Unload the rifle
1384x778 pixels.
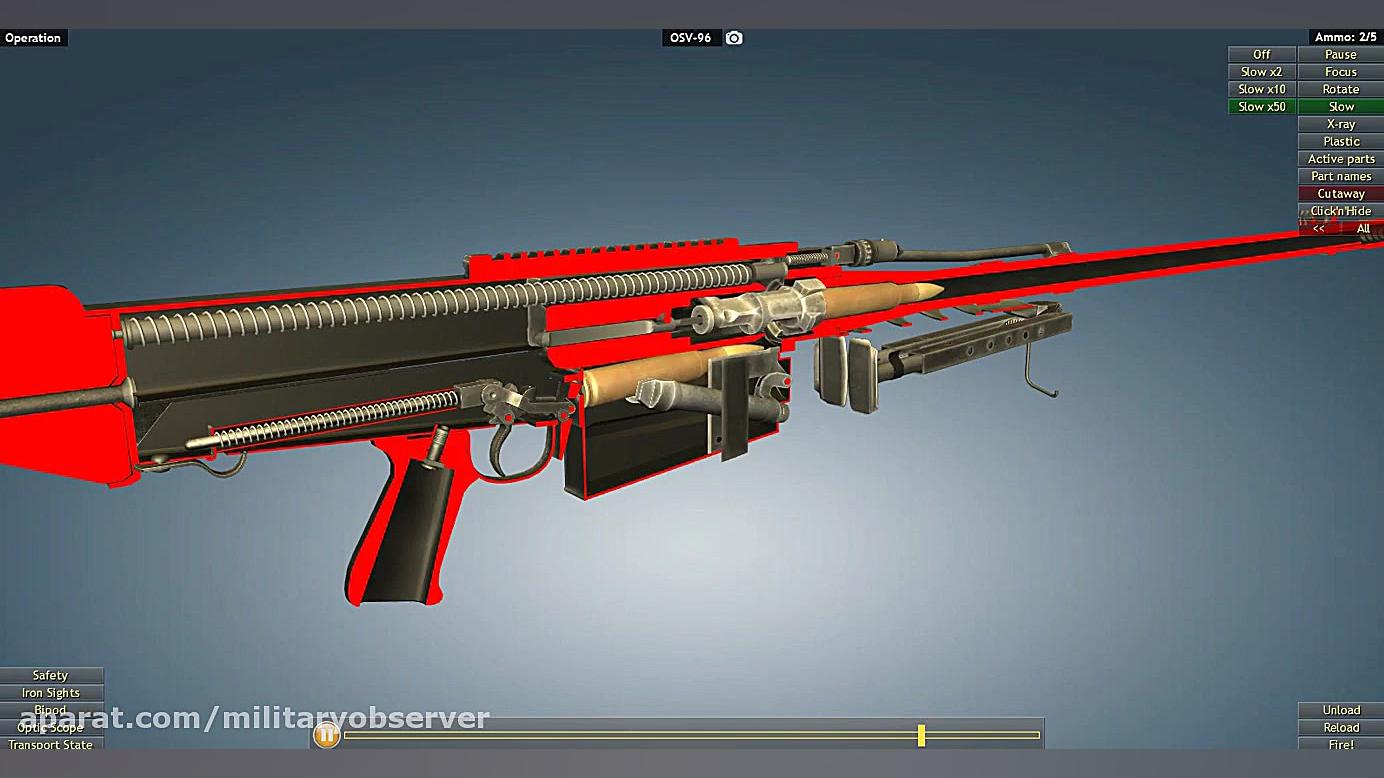coord(1340,710)
